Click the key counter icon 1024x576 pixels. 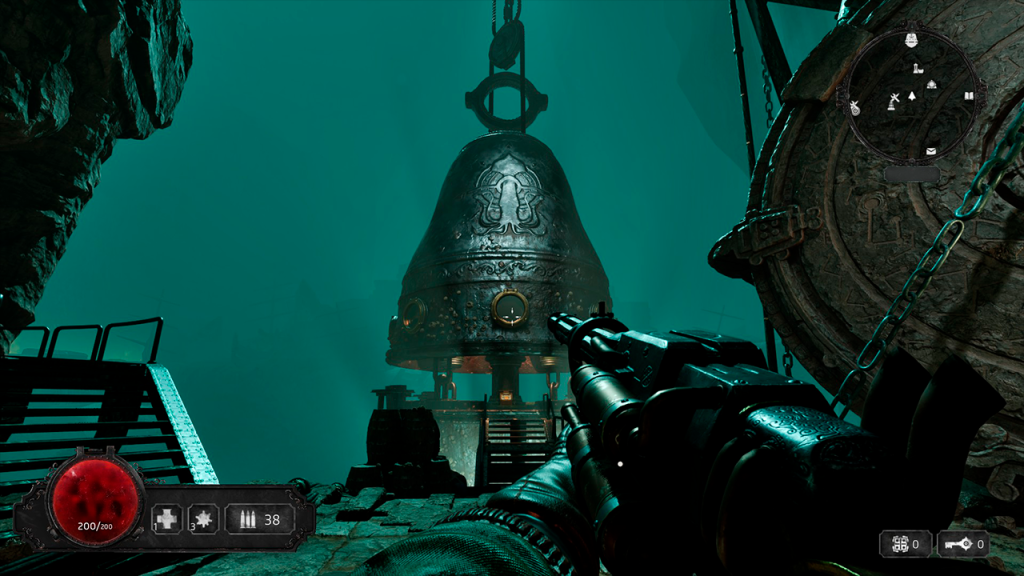click(958, 544)
